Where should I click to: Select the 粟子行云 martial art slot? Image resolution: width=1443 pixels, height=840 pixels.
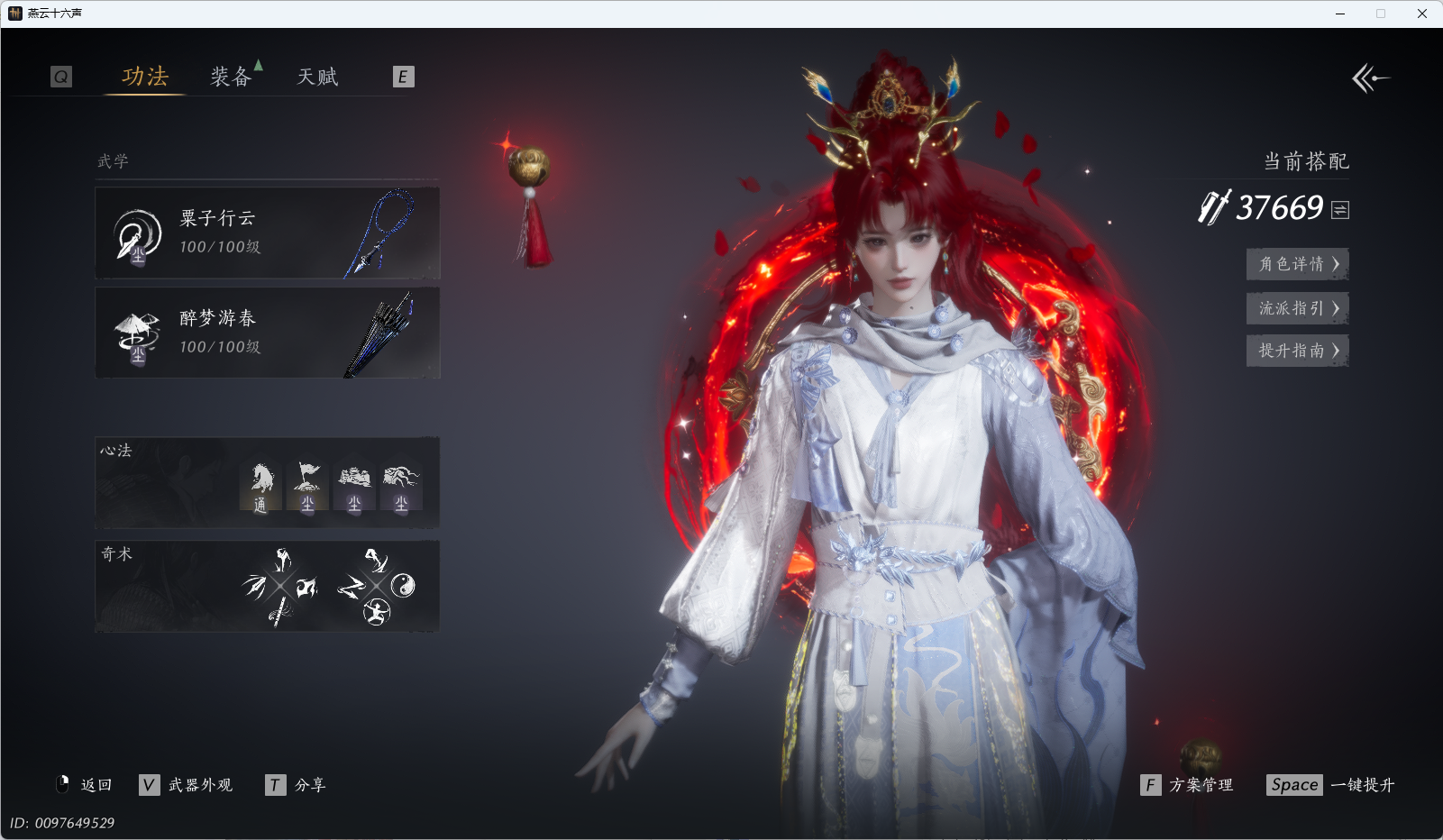tap(267, 233)
